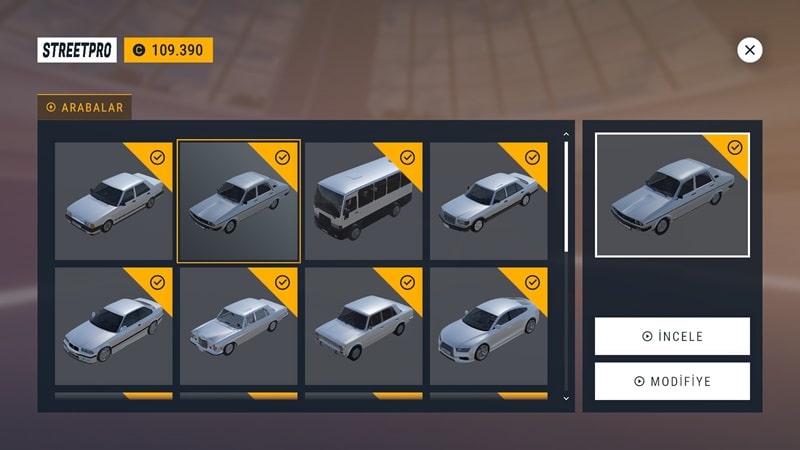Pick the highlighted sedan in the grid
Viewport: 800px width, 450px height.
point(238,201)
